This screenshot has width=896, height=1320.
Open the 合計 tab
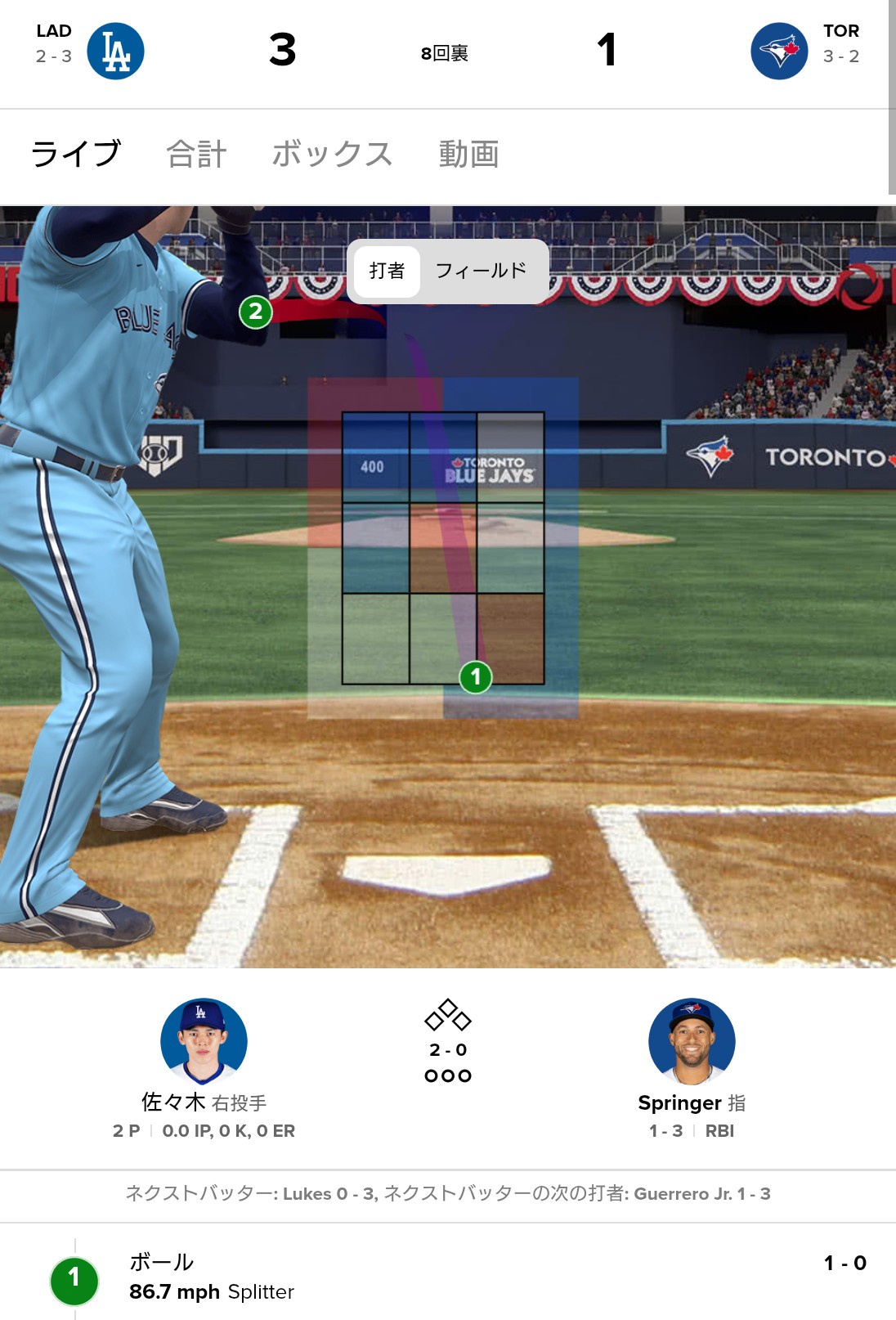coord(196,154)
